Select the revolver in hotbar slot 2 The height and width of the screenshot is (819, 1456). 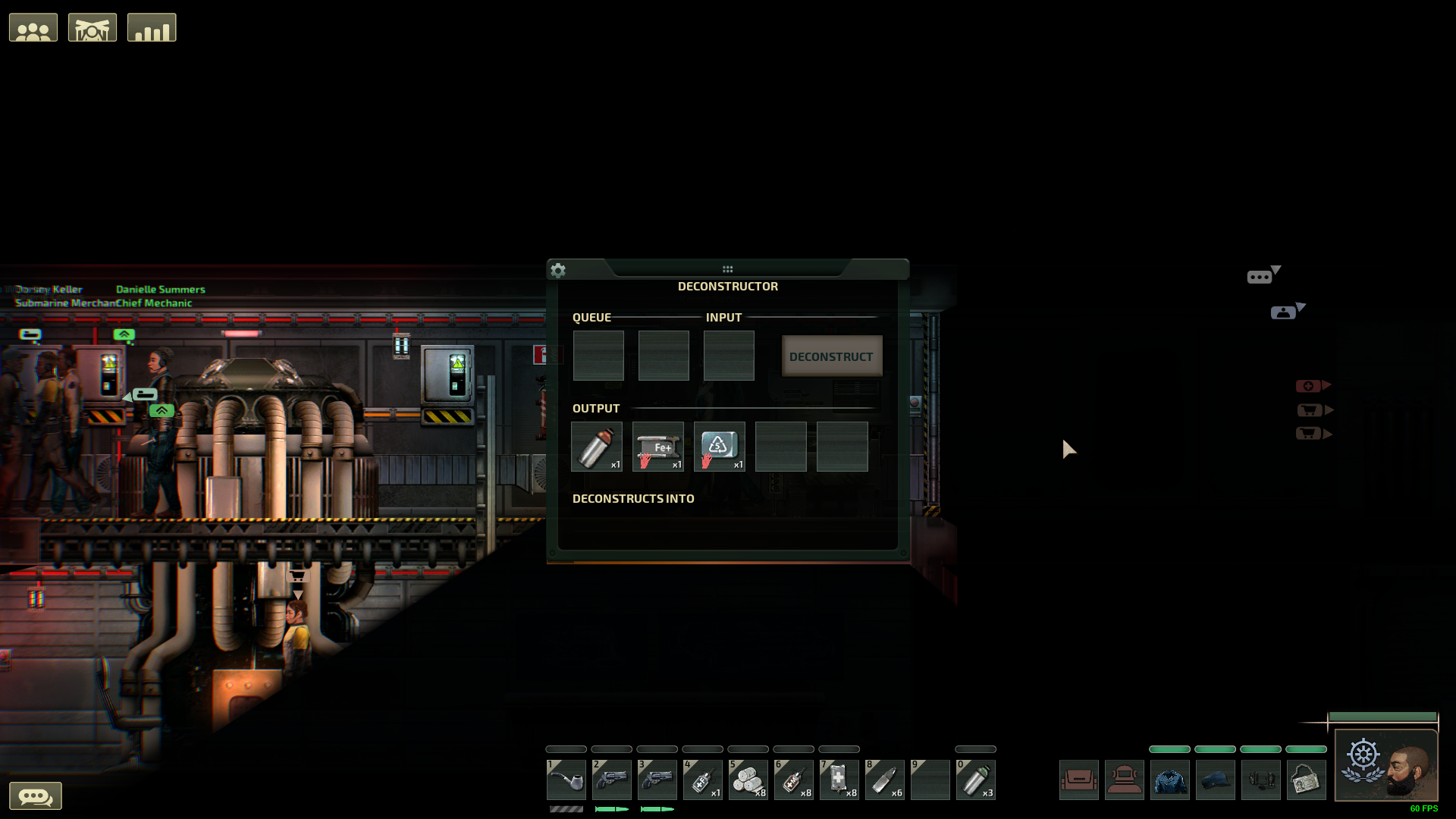pyautogui.click(x=612, y=780)
